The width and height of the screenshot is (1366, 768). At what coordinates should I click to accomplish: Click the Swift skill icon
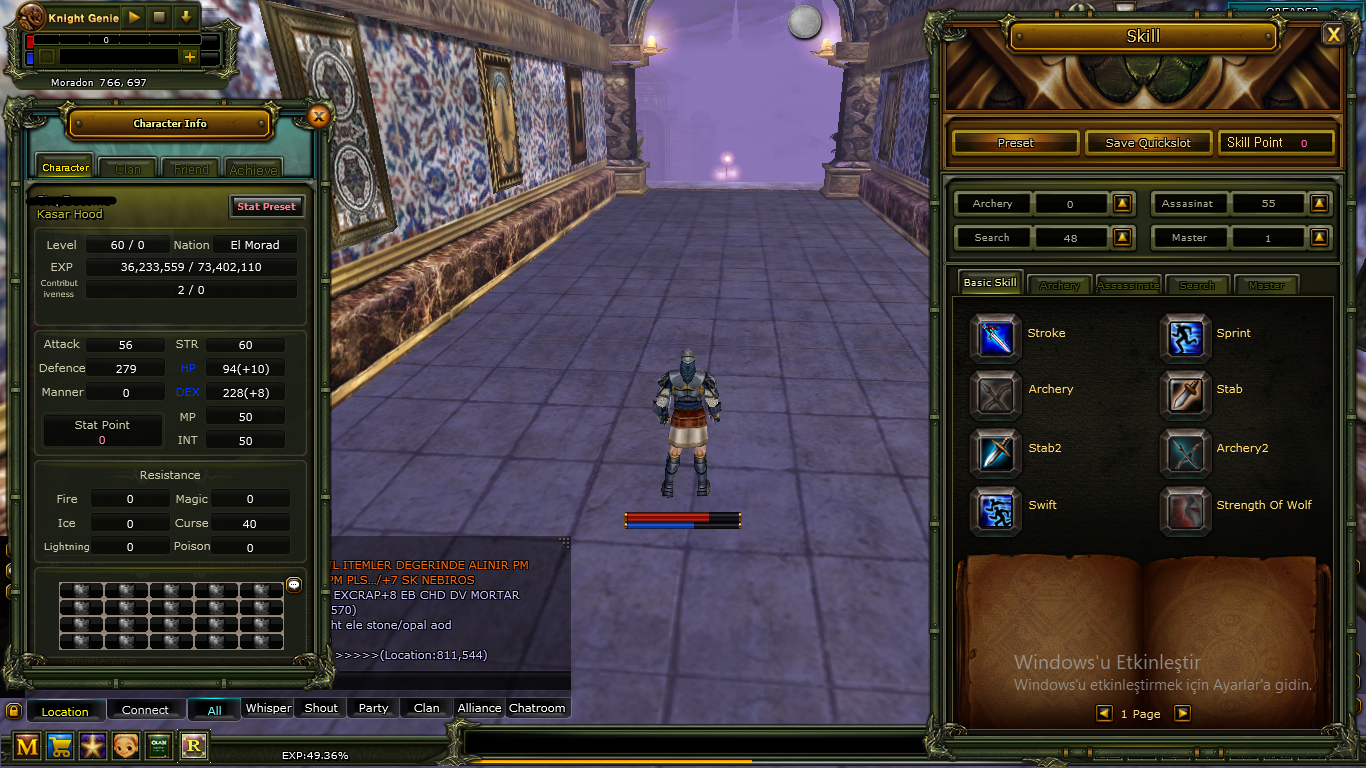pos(995,510)
